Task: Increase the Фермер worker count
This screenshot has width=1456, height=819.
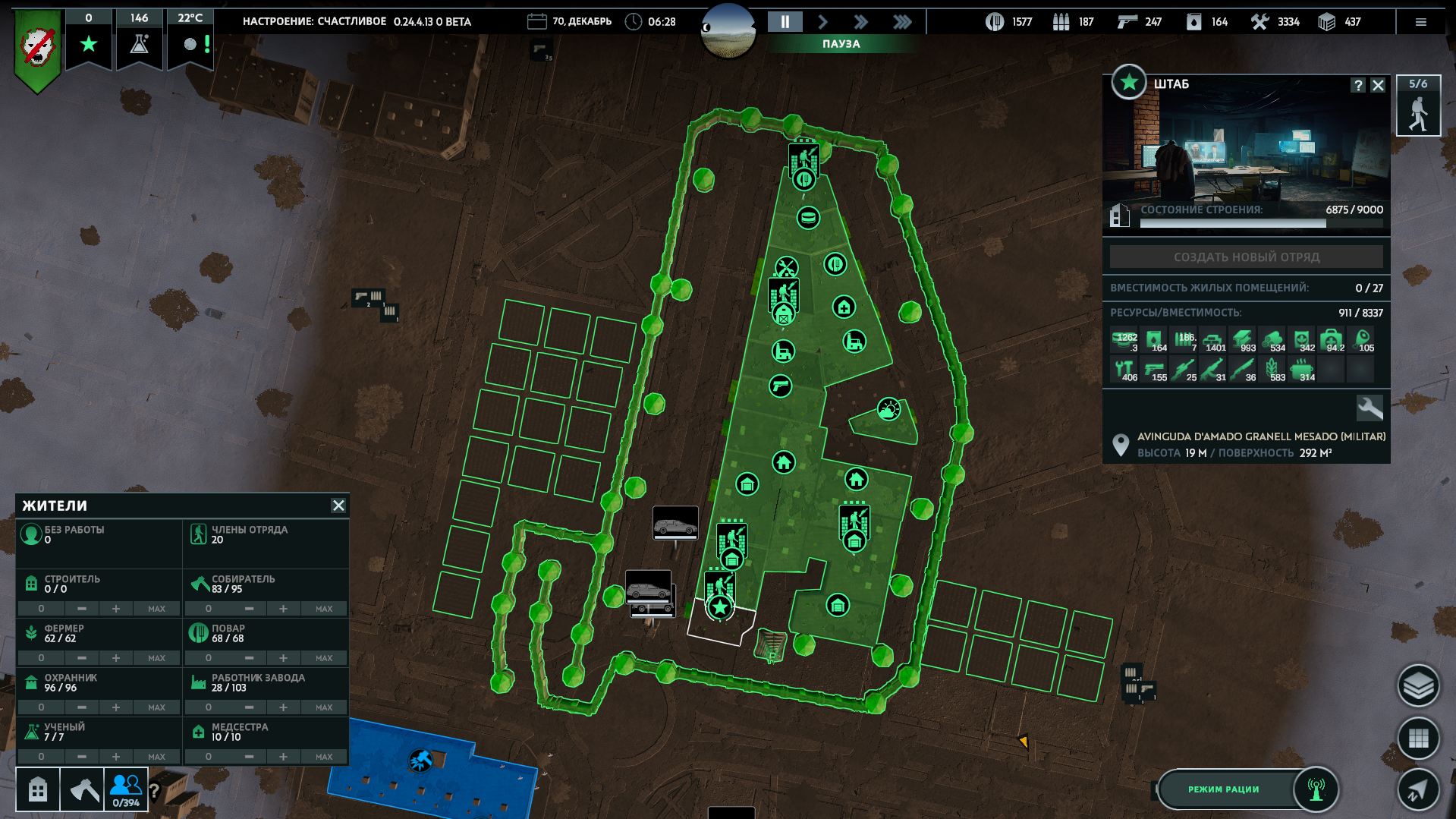Action: click(x=116, y=658)
